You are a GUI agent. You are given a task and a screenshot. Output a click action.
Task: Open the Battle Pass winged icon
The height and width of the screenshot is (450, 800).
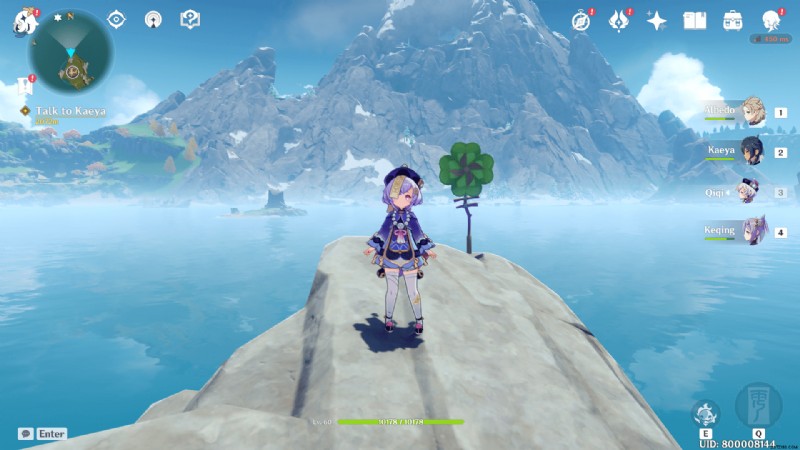point(618,21)
